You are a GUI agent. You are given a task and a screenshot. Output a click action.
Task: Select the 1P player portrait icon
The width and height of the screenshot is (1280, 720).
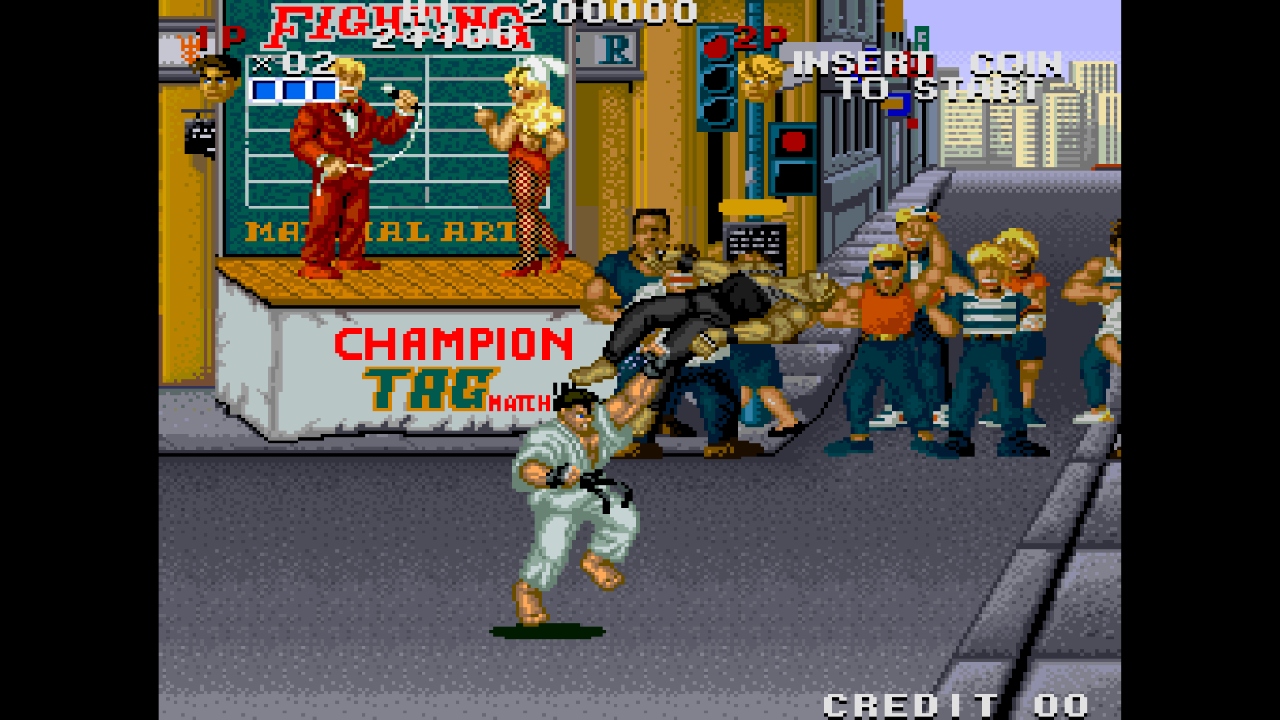pyautogui.click(x=216, y=84)
